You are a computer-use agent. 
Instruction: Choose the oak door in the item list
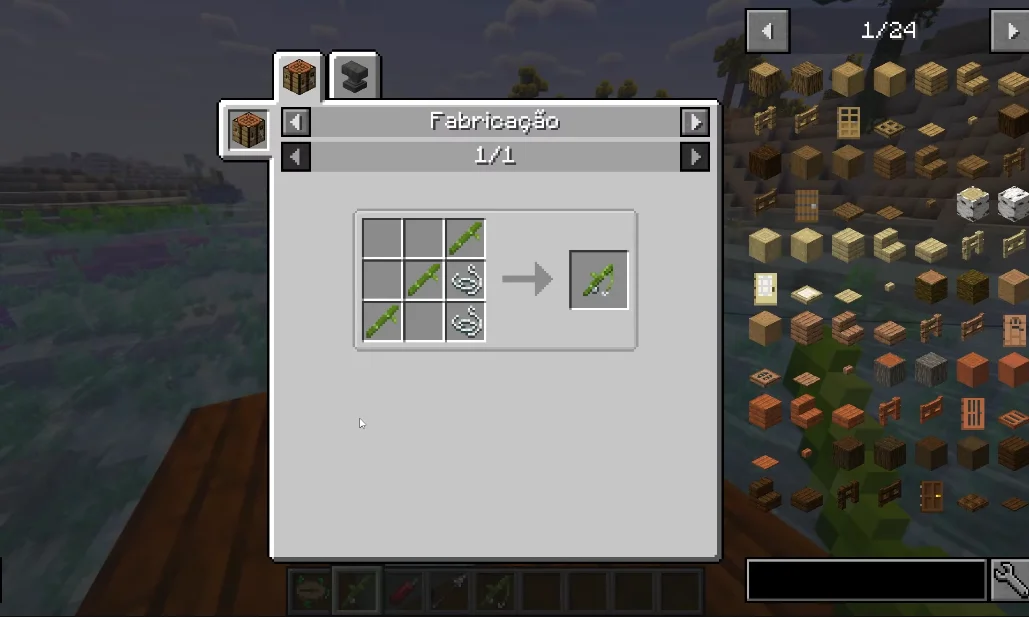pyautogui.click(x=848, y=122)
